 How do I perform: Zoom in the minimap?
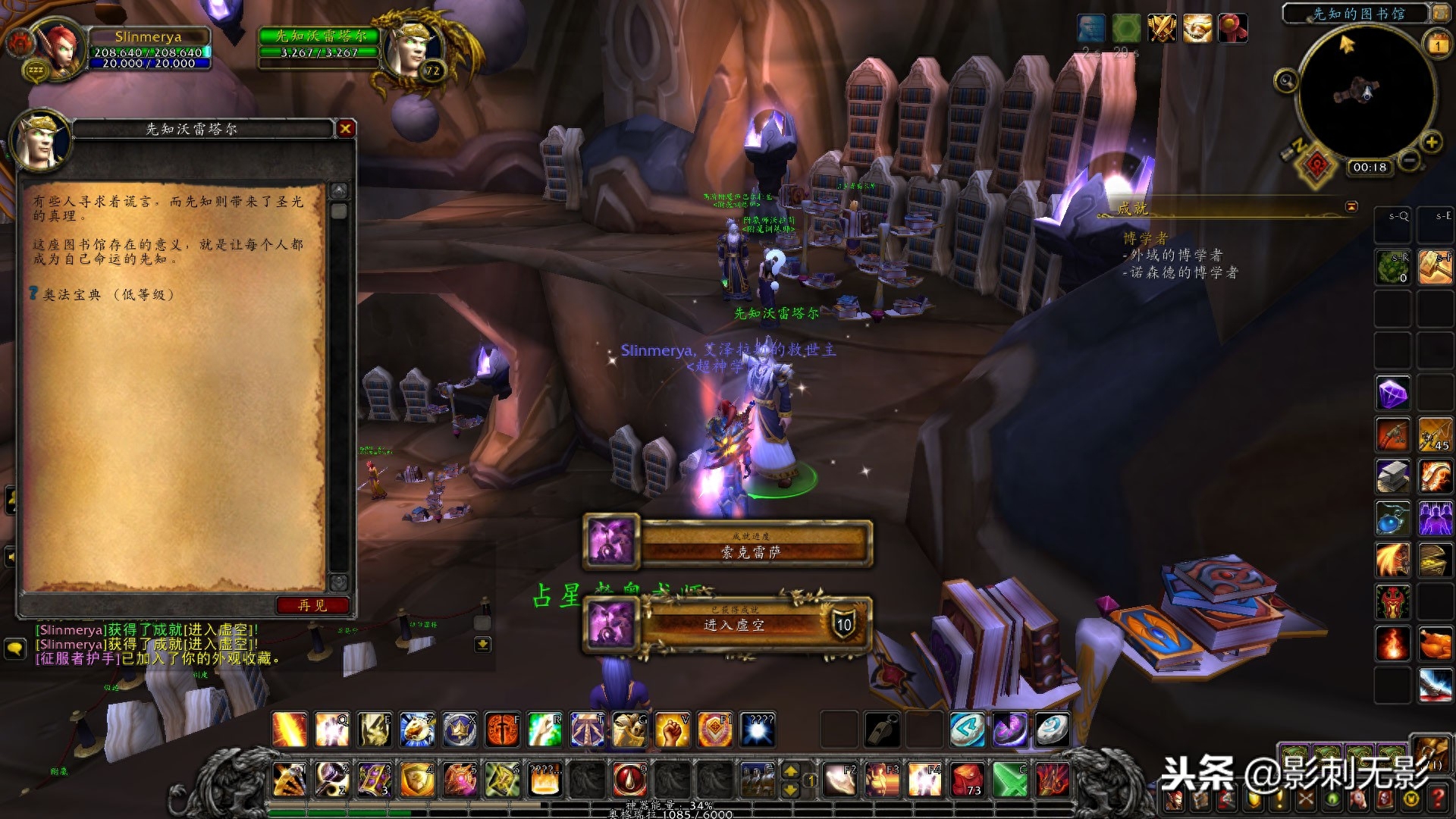click(1431, 142)
